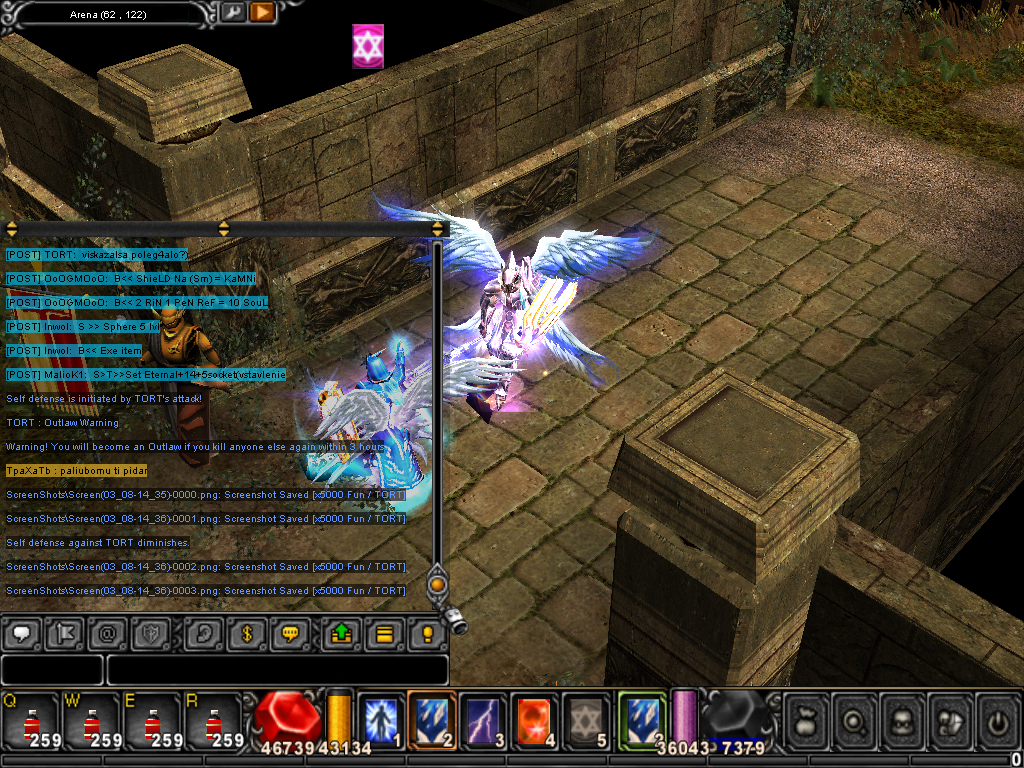Select the pink hexagram buff icon

point(368,47)
